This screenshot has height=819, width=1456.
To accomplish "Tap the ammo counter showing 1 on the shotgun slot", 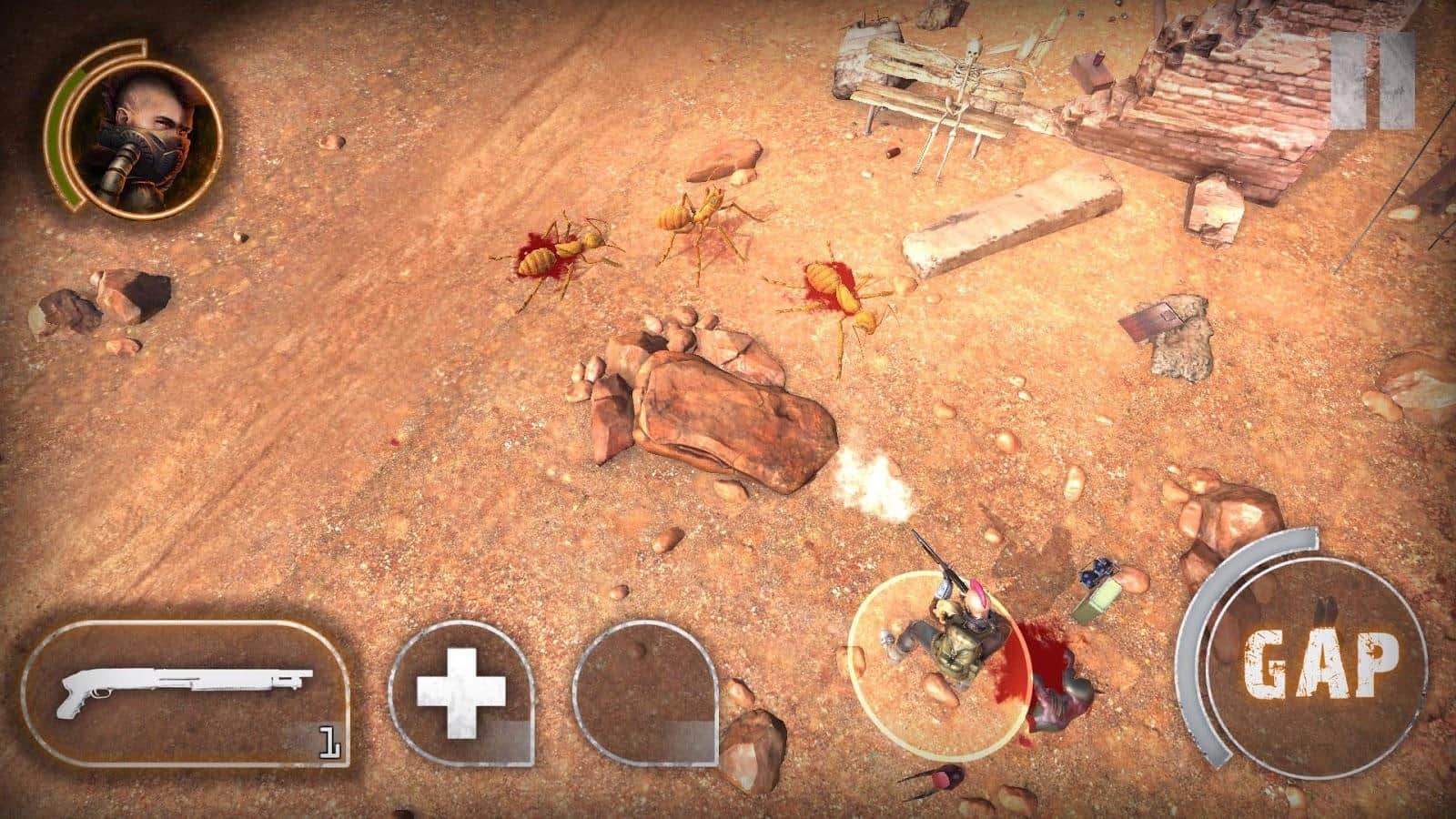I will (329, 739).
